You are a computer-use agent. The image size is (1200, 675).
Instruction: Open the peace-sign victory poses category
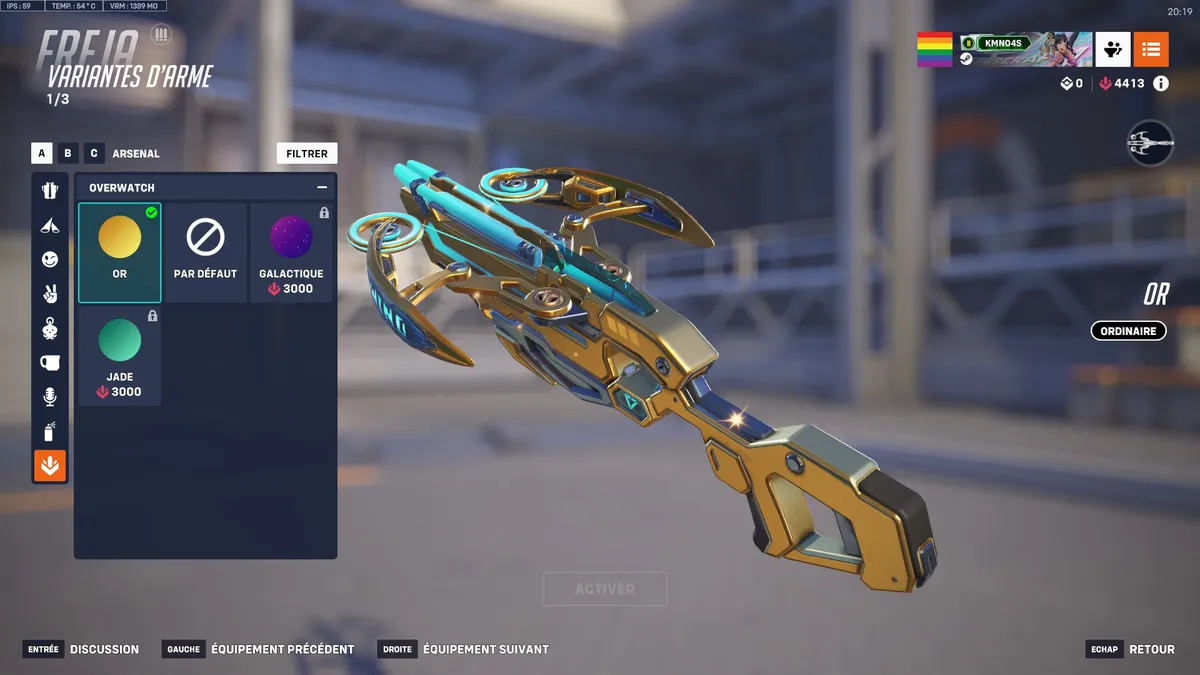(x=50, y=294)
